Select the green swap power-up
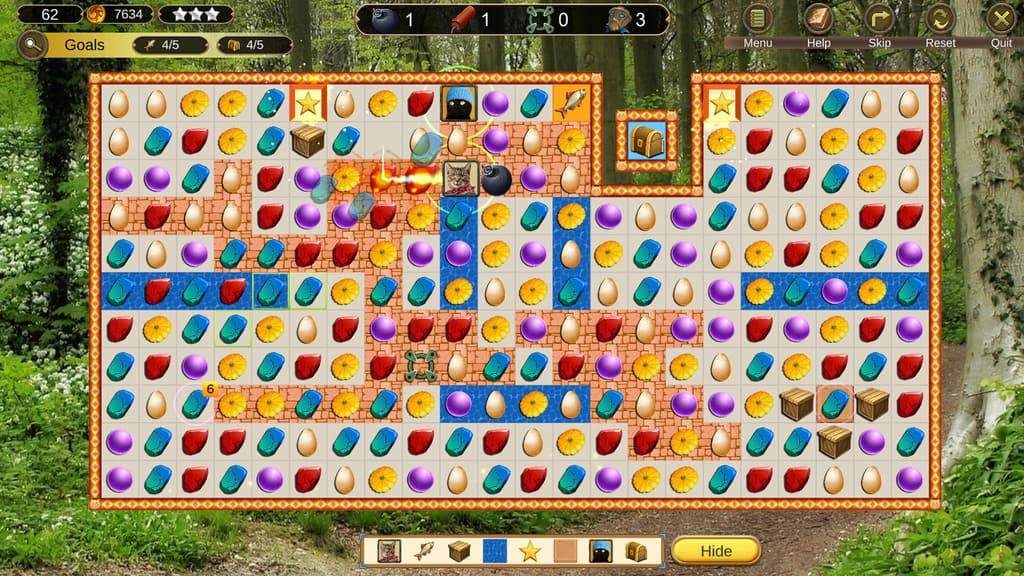This screenshot has height=576, width=1024. (x=540, y=19)
